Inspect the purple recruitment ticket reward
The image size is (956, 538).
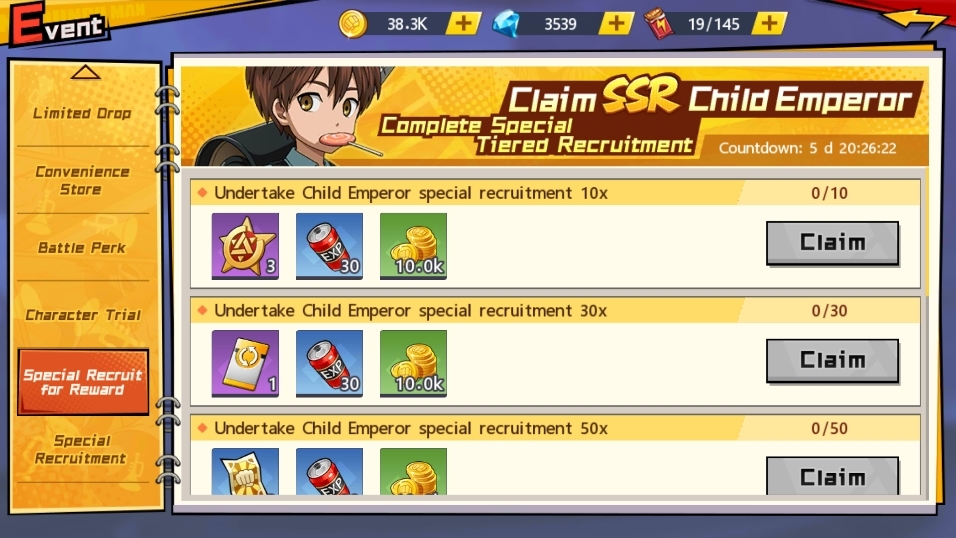point(245,363)
